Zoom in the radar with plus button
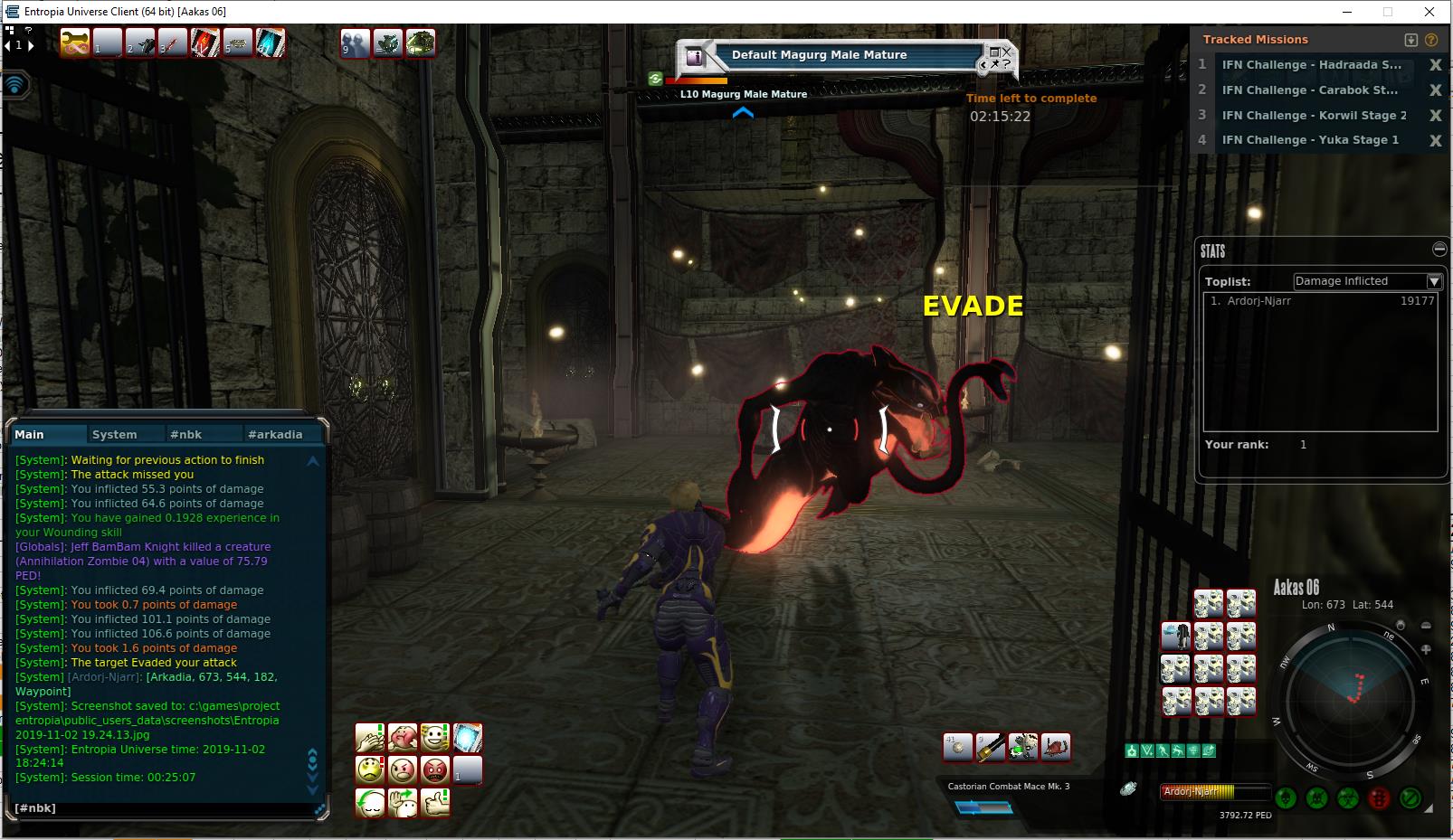1453x840 pixels. coord(1426,649)
